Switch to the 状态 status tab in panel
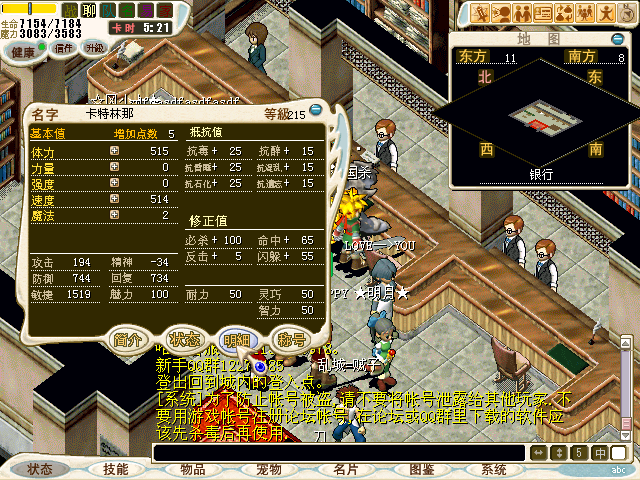Screen dimensions: 640x480 point(184,339)
